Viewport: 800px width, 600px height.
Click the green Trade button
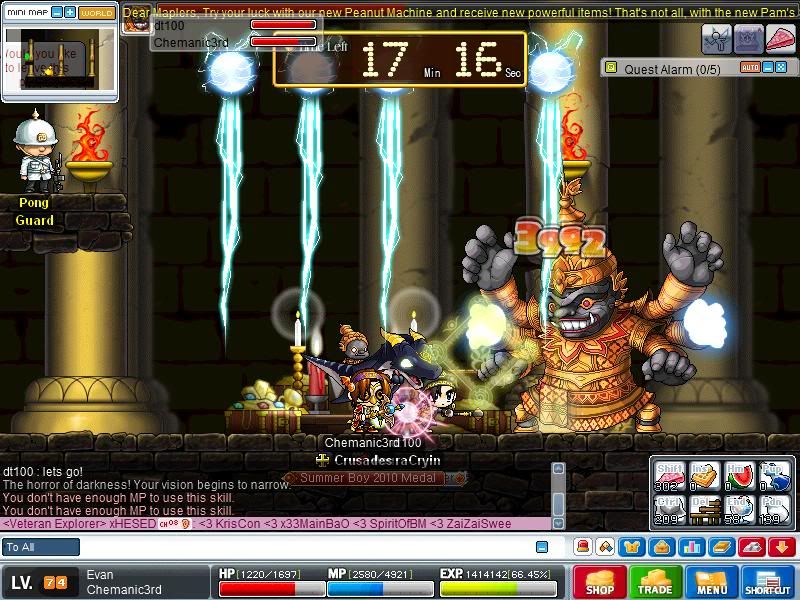656,582
